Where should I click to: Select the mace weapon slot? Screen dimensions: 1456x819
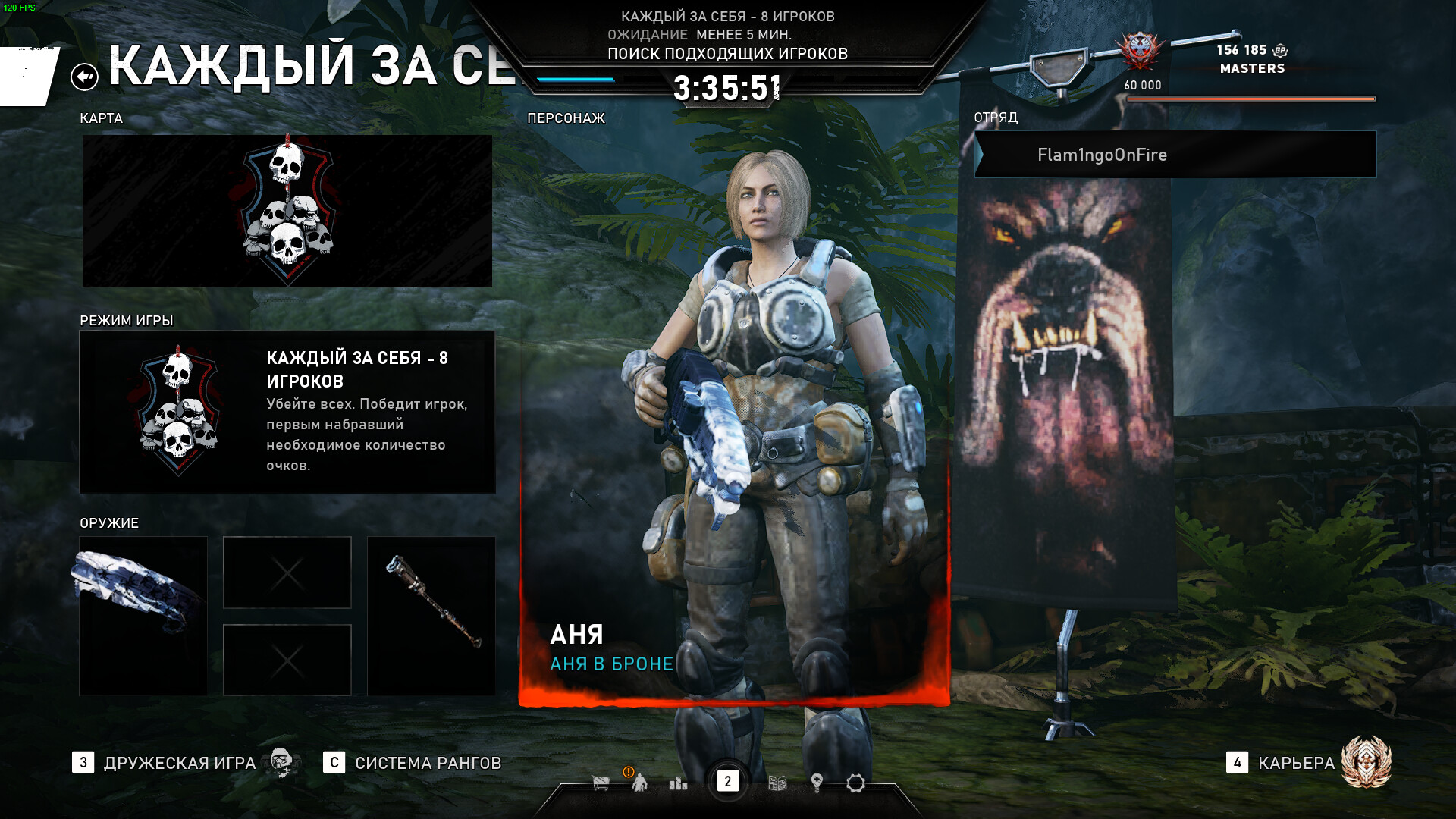point(431,615)
